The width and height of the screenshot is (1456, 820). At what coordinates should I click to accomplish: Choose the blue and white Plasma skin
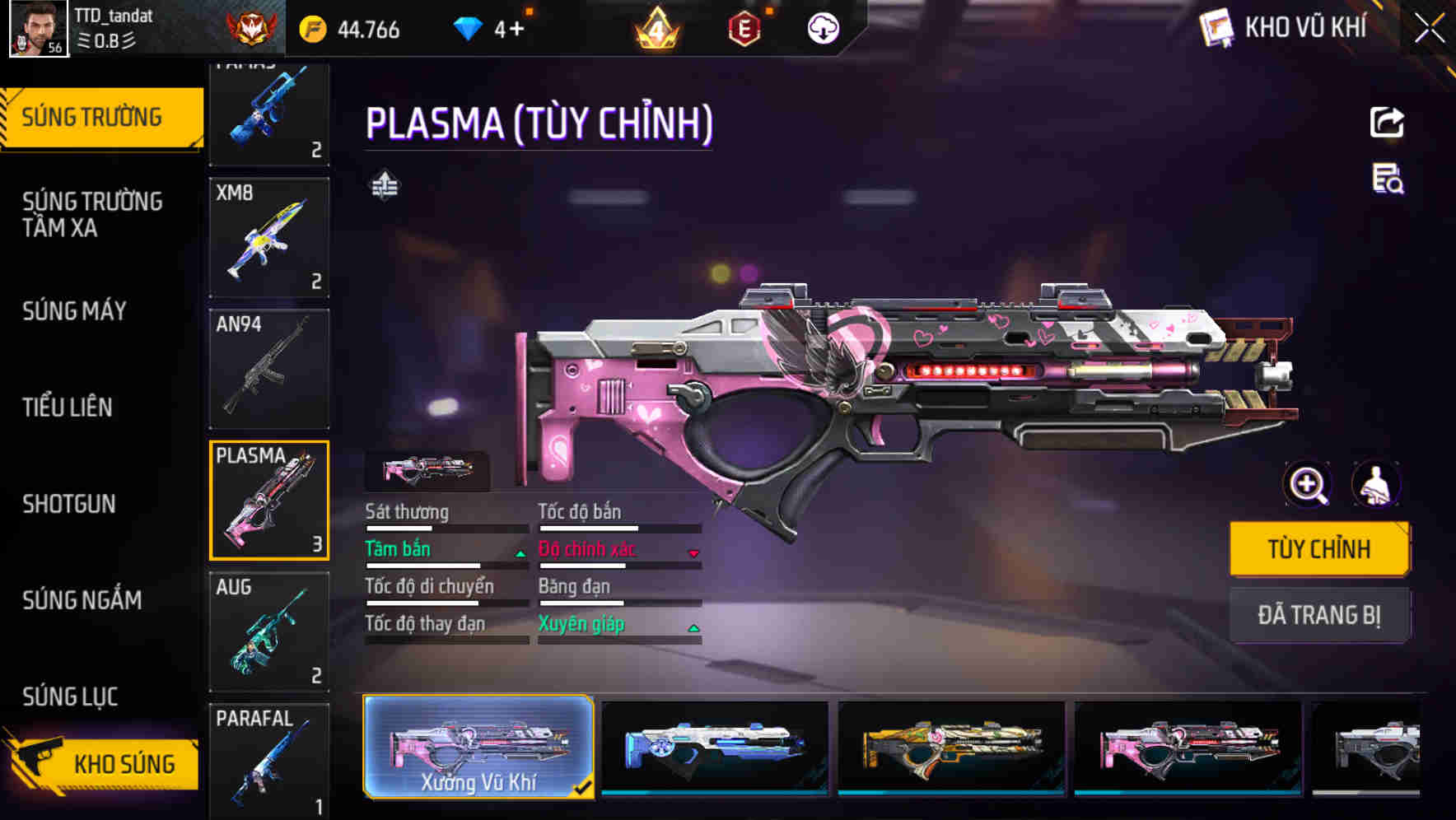tap(715, 747)
